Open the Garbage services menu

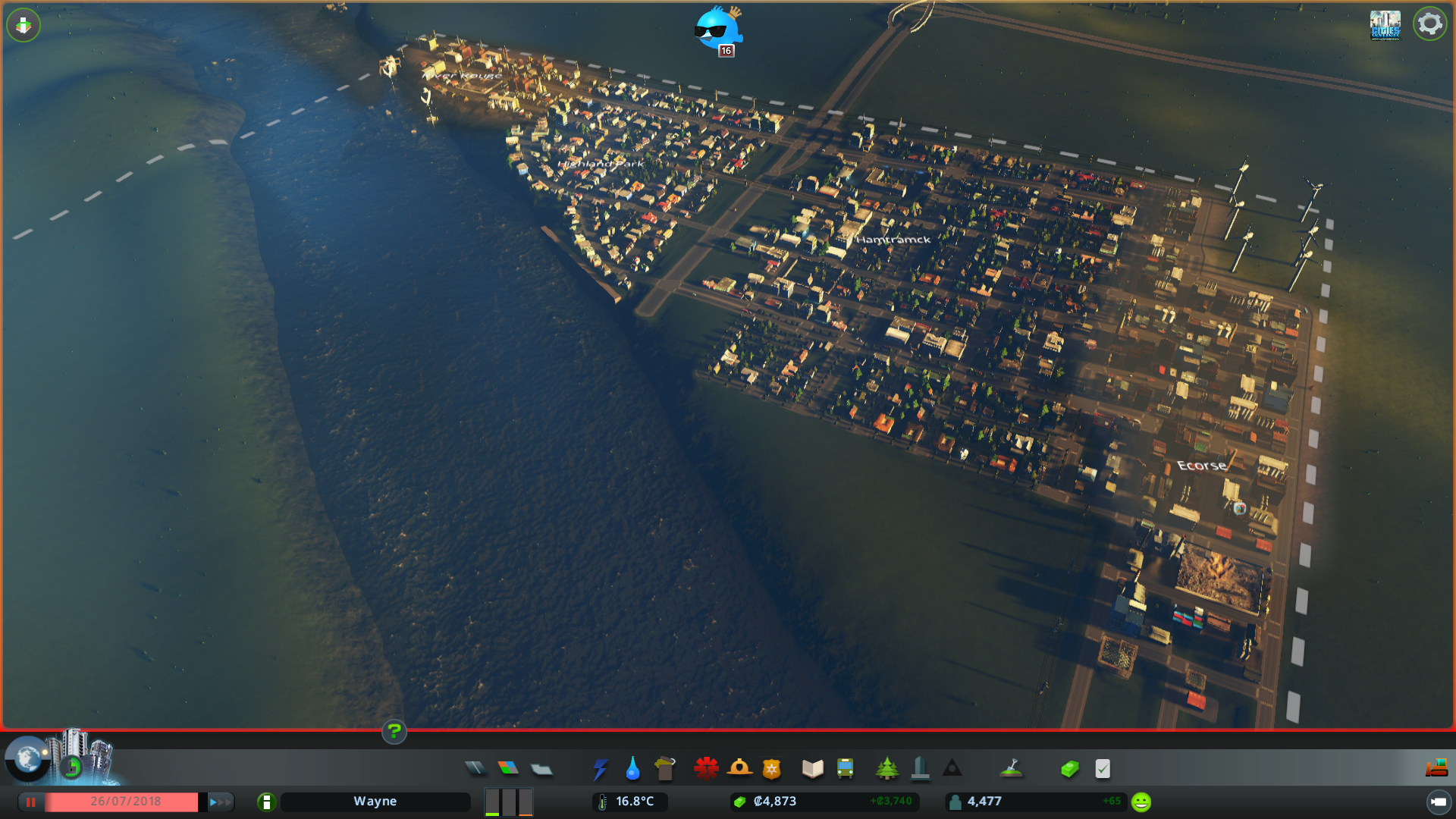pos(665,768)
